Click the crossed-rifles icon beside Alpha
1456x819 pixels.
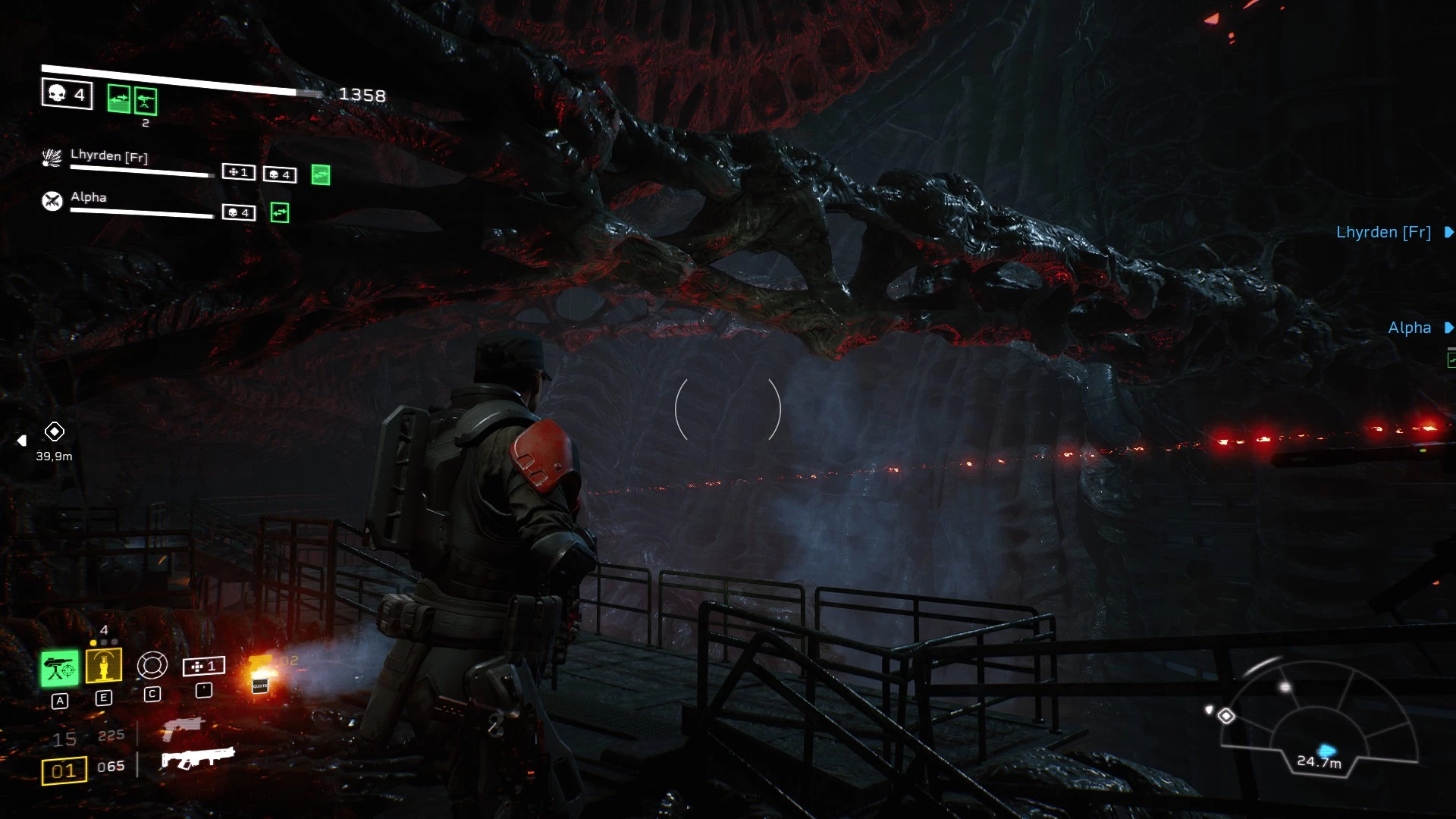[x=53, y=201]
